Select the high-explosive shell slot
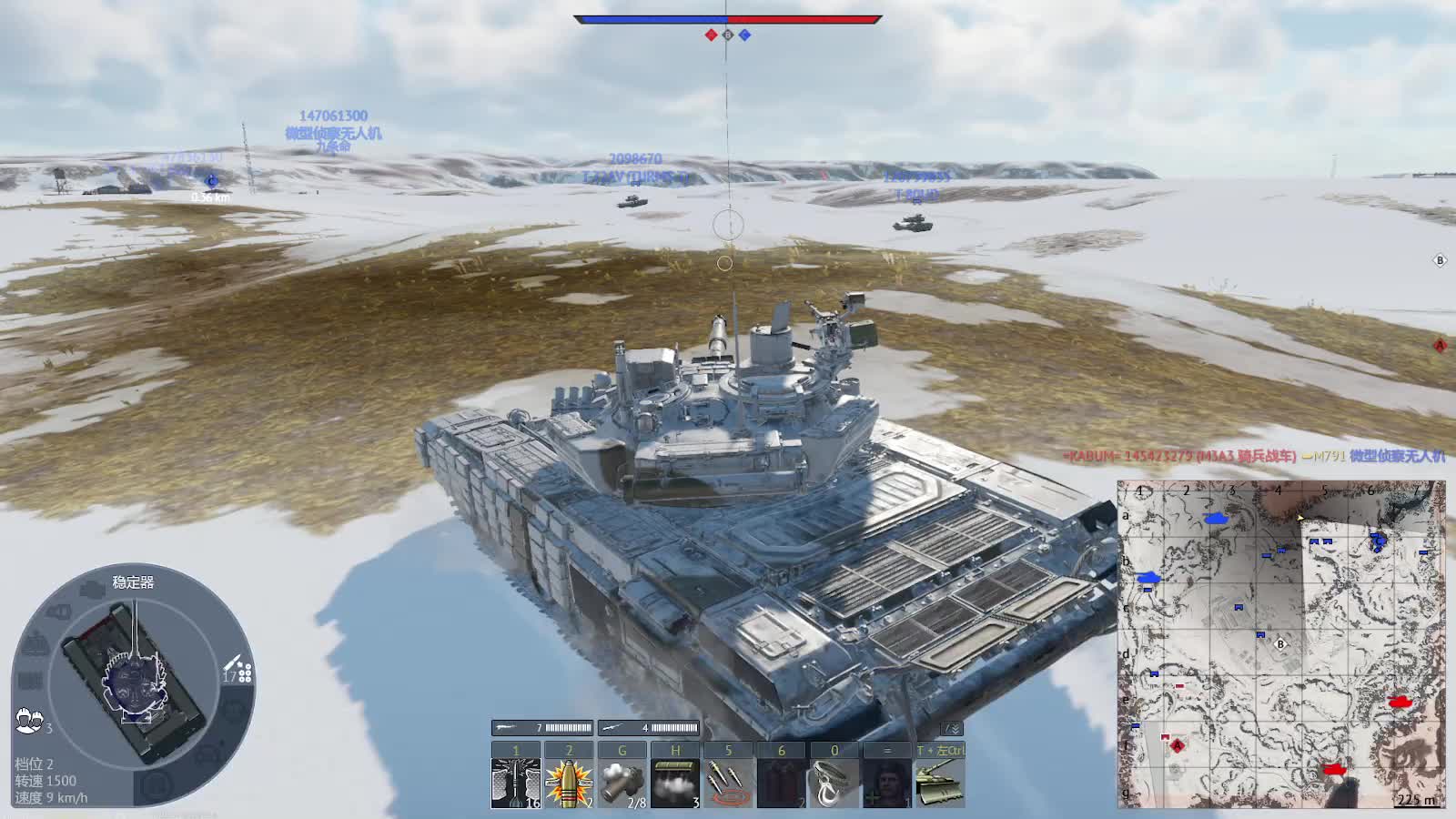The width and height of the screenshot is (1456, 819). click(x=569, y=783)
